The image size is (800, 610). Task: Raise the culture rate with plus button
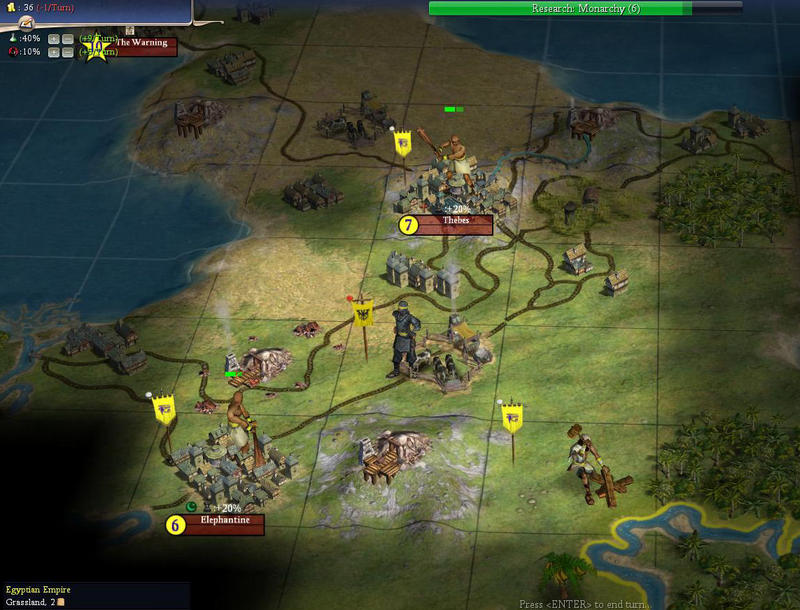point(55,51)
